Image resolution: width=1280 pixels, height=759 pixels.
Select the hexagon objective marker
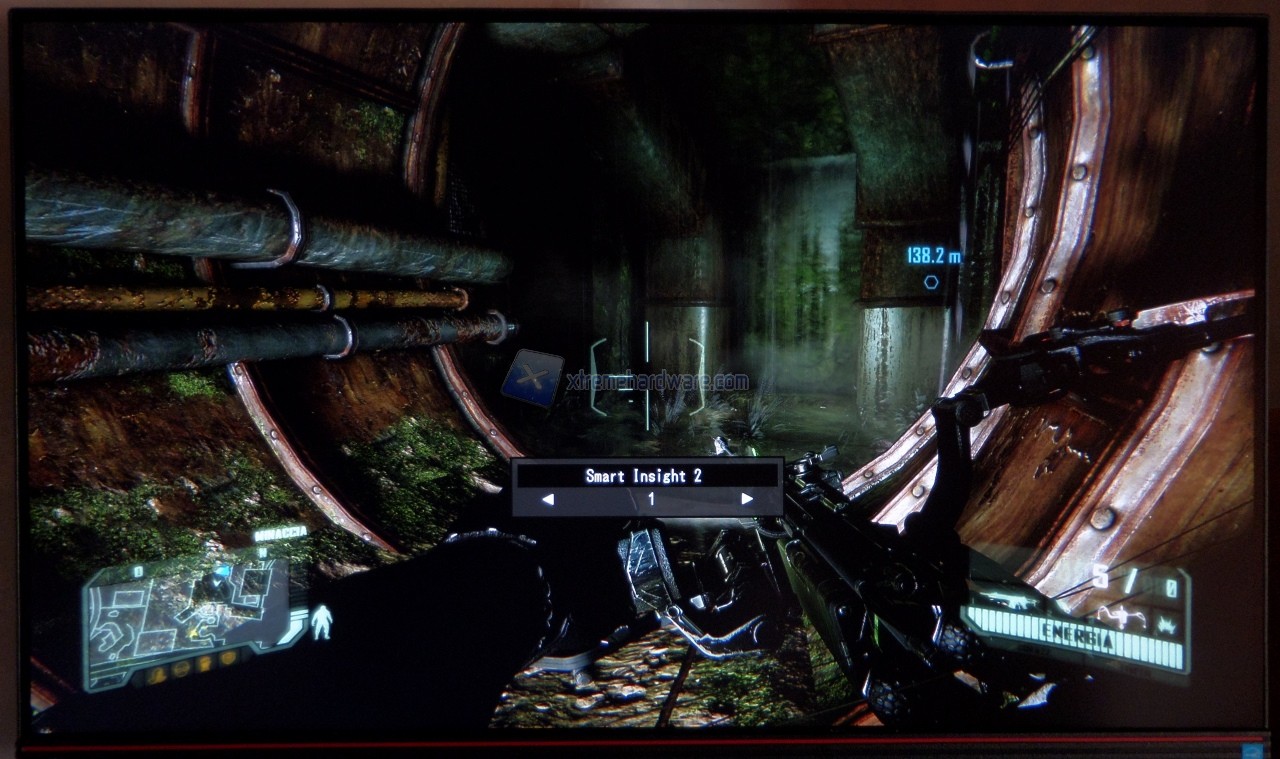click(931, 282)
